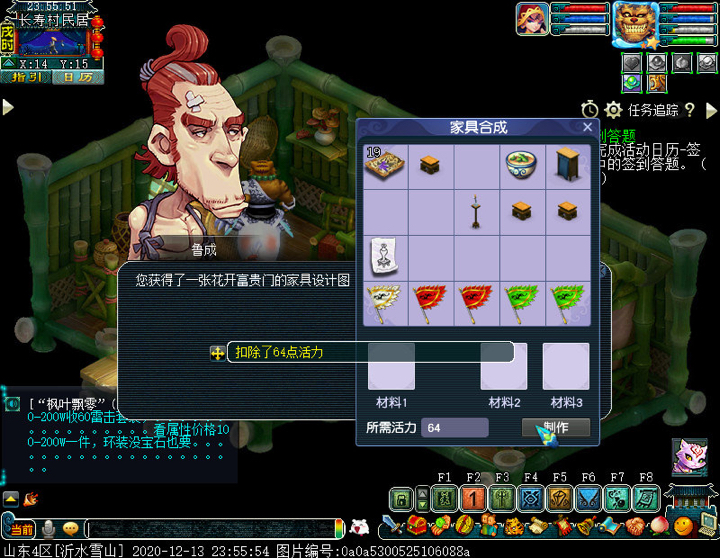This screenshot has width=720, height=558.
Task: Click the chat input field
Action: click(x=210, y=528)
